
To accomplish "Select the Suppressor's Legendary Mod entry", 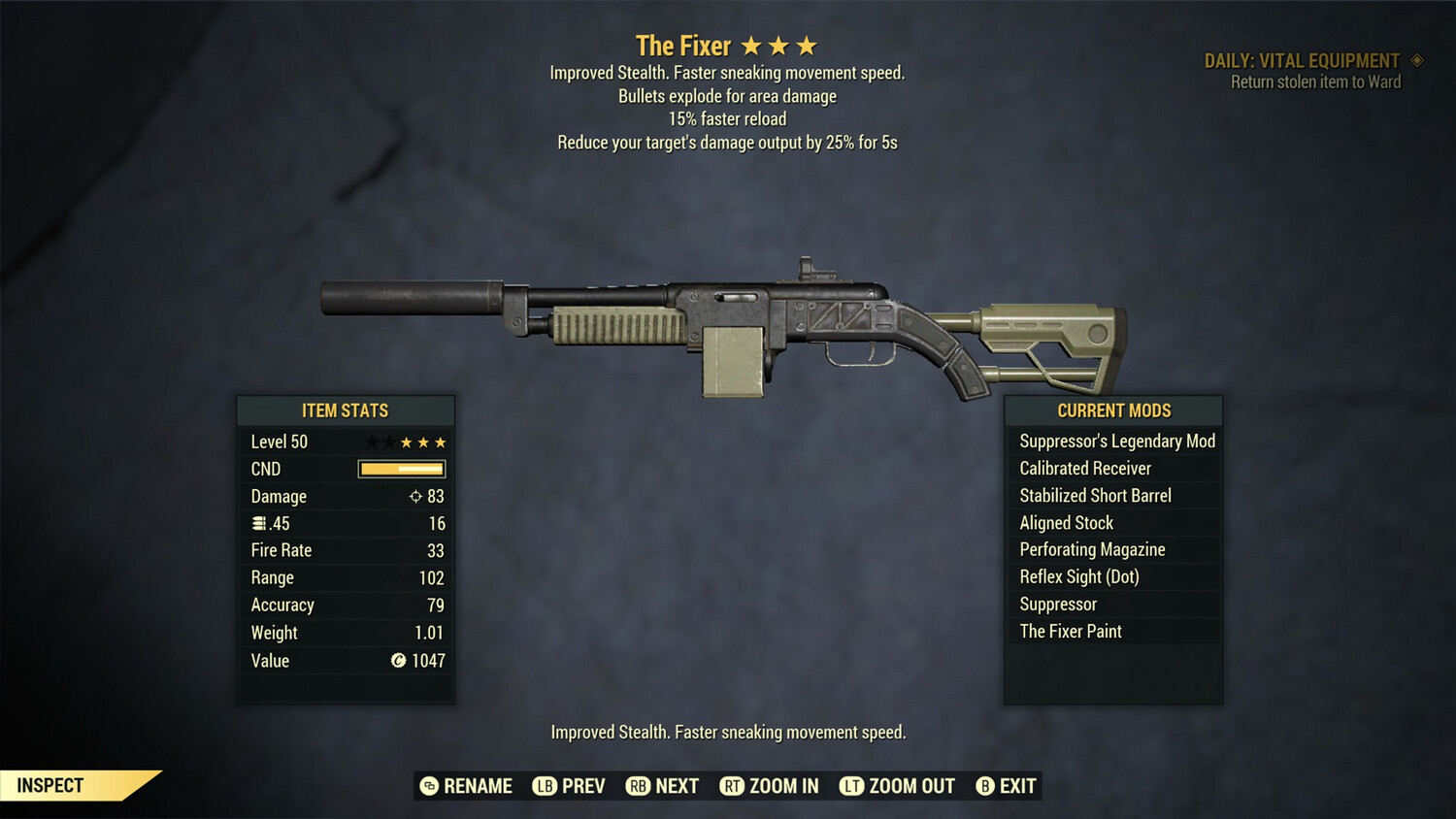I will pos(1115,441).
